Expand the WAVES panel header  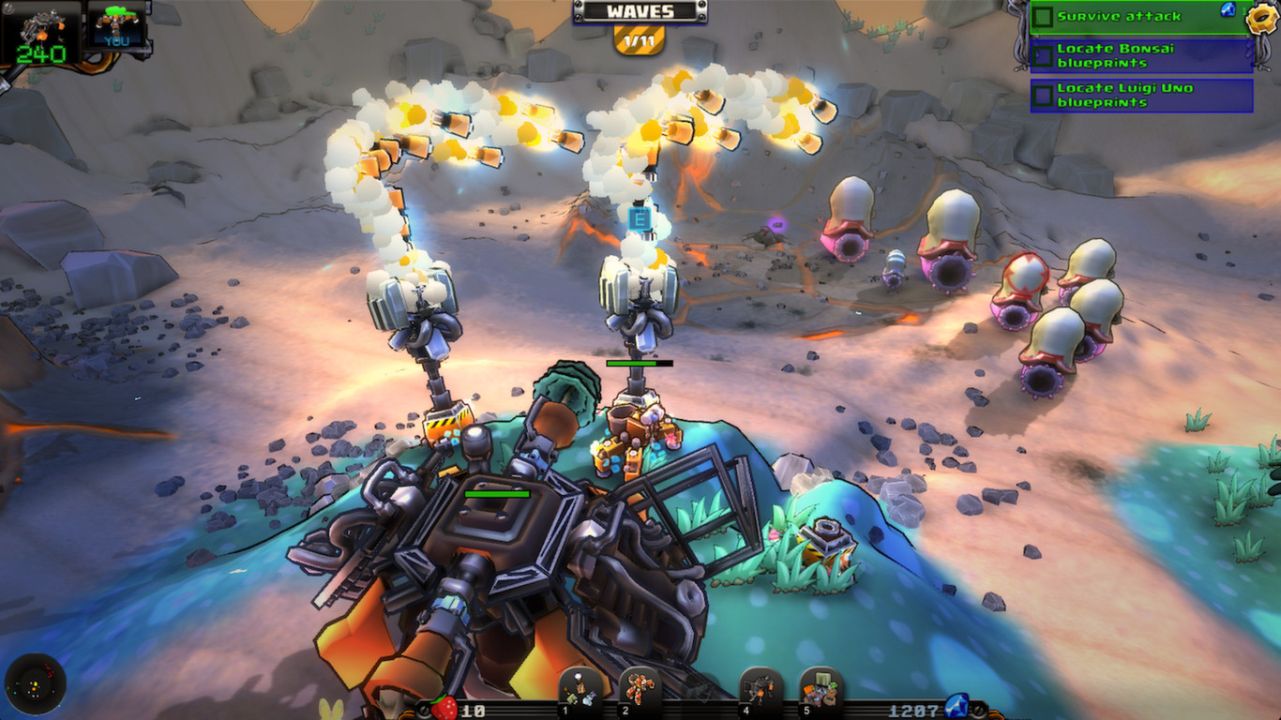(x=639, y=12)
